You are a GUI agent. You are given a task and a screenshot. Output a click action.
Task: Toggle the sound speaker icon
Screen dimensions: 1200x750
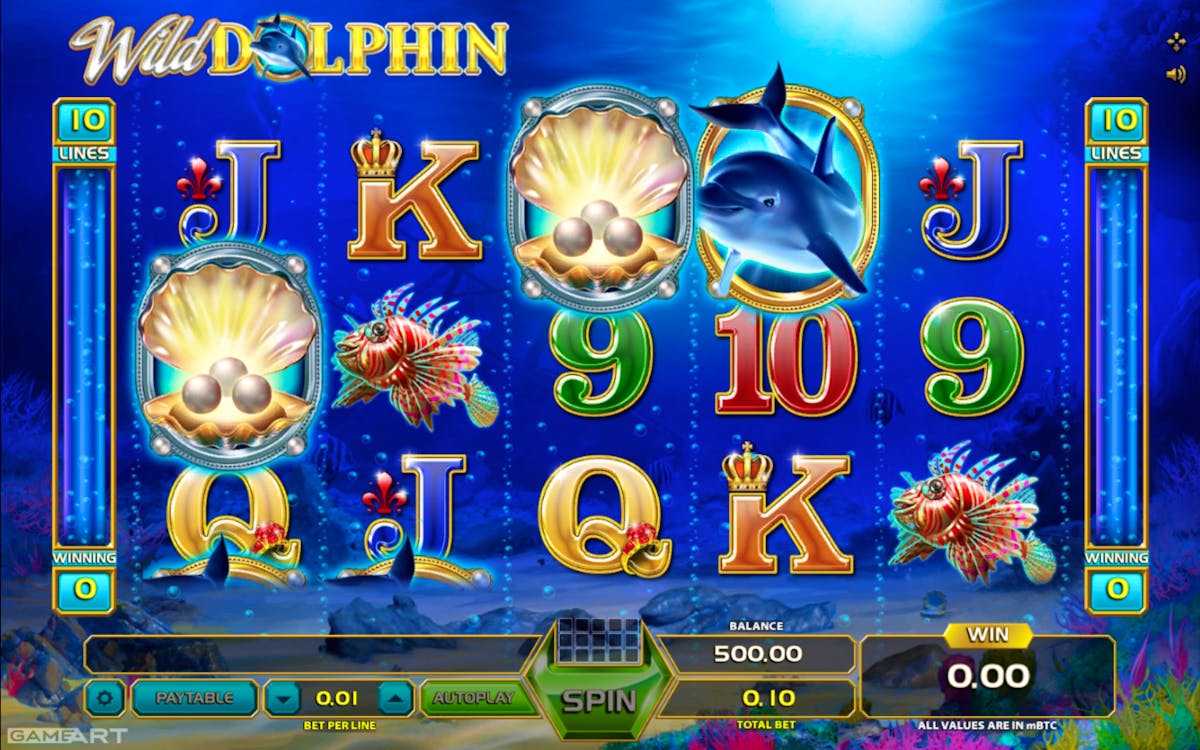click(x=1176, y=74)
